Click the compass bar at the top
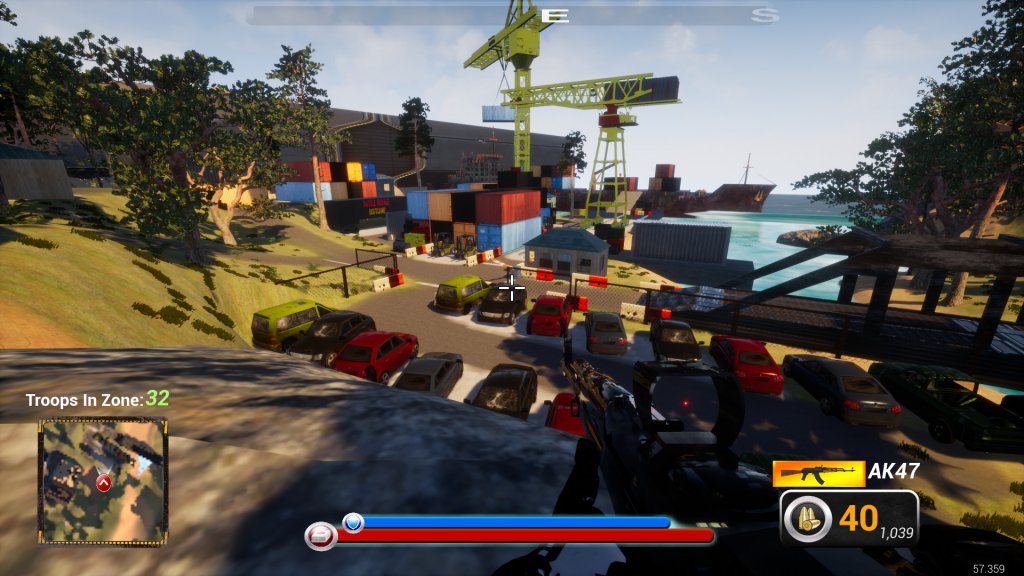The image size is (1024, 576). 512,15
